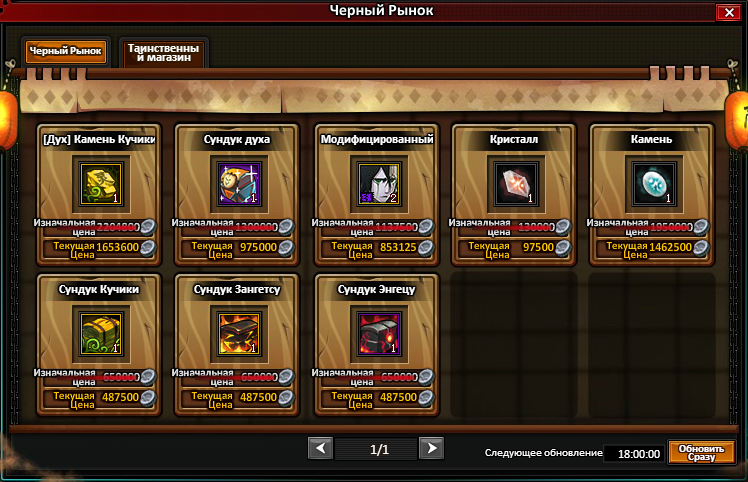
Task: Close the Черный Рынок window
Action: coord(728,12)
